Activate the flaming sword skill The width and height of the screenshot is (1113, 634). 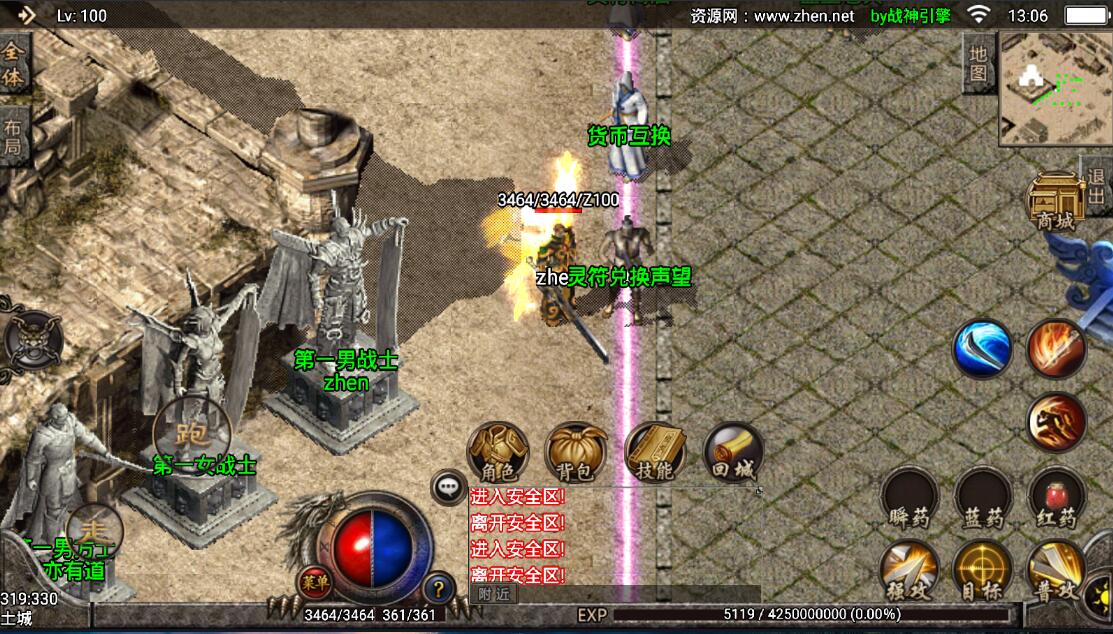point(1057,349)
